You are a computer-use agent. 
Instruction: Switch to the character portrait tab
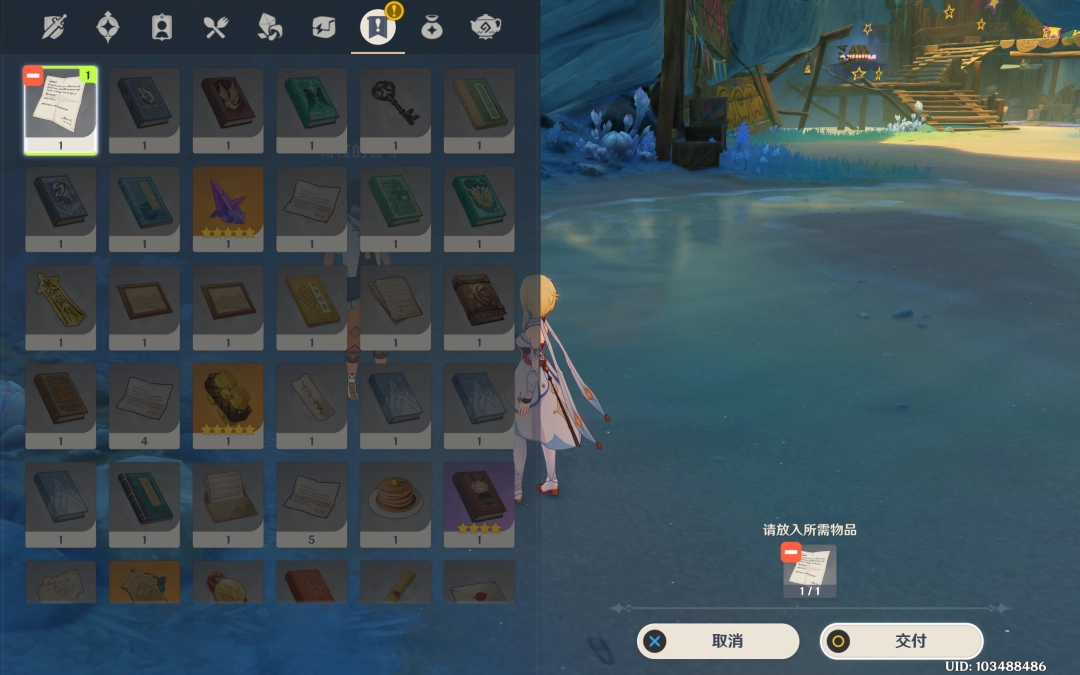coord(161,27)
